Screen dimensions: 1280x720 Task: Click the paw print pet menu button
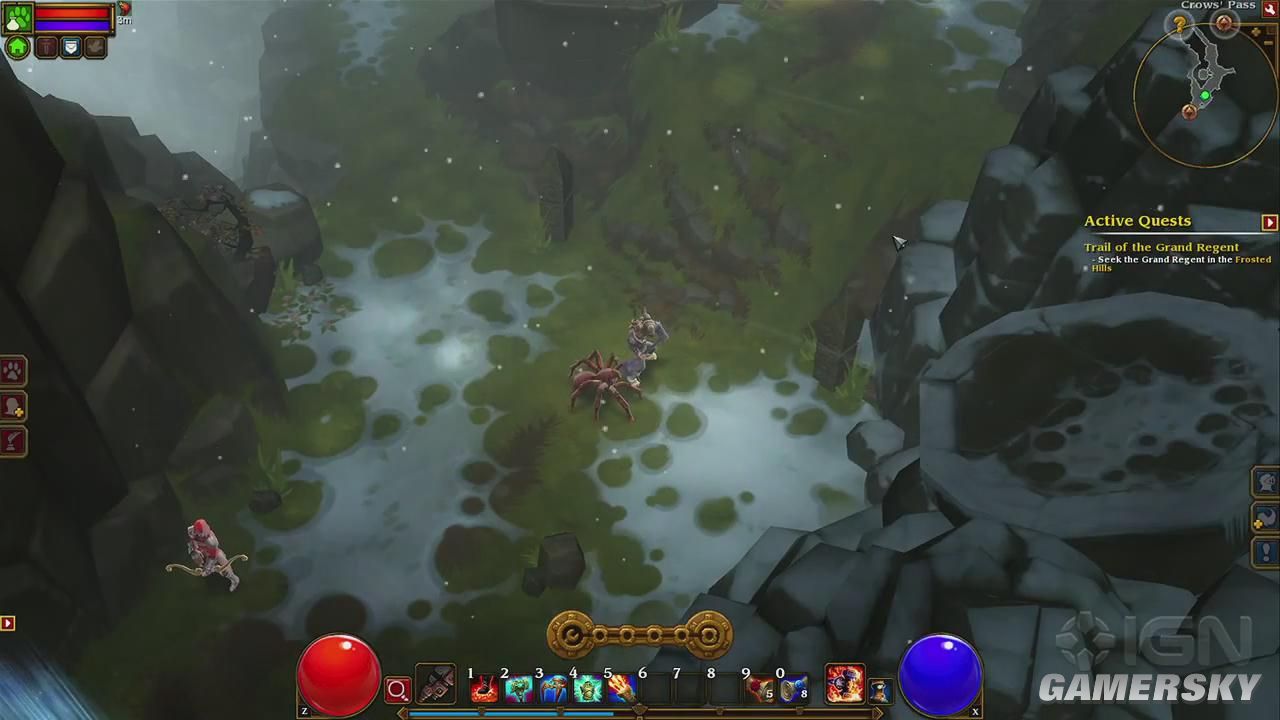pos(13,371)
